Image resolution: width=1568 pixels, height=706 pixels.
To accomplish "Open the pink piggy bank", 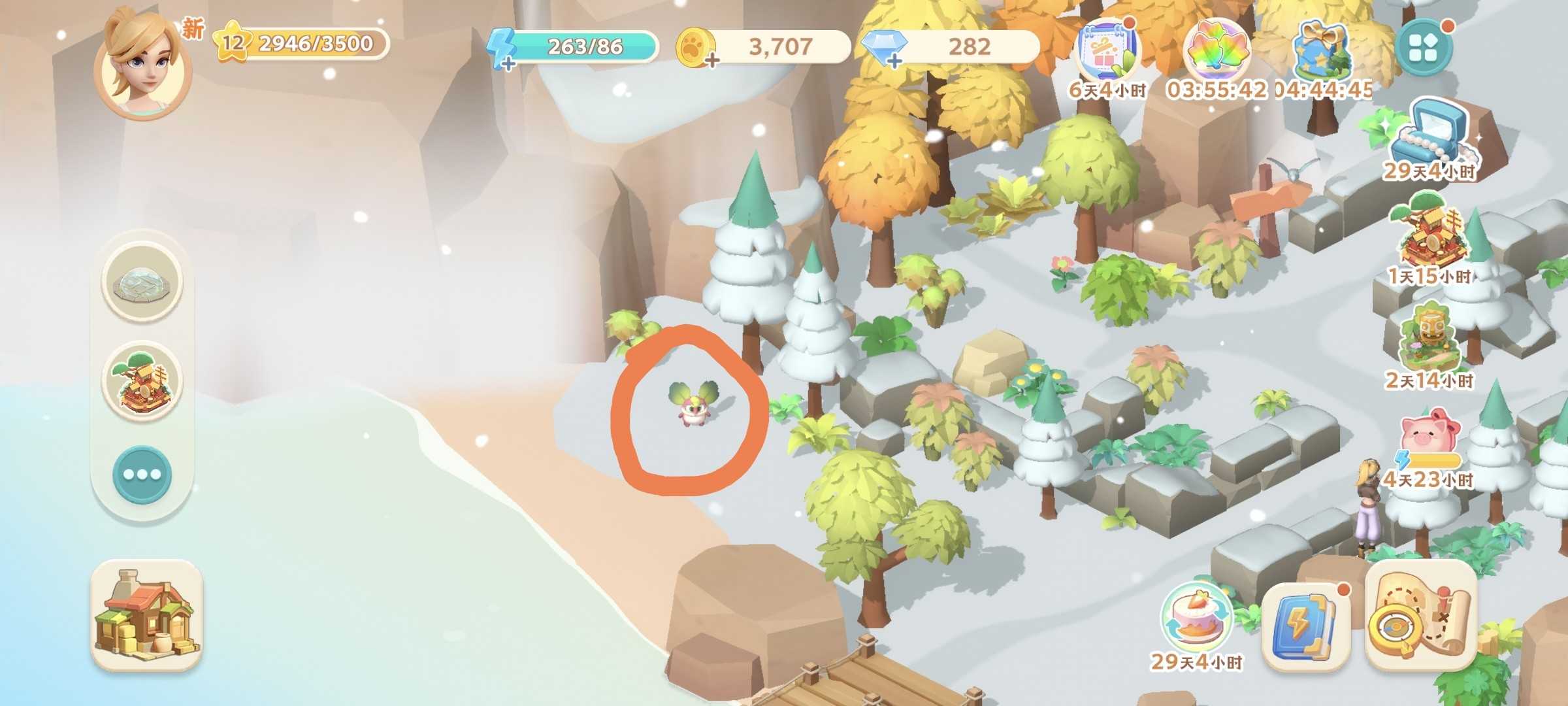I will pyautogui.click(x=1429, y=439).
